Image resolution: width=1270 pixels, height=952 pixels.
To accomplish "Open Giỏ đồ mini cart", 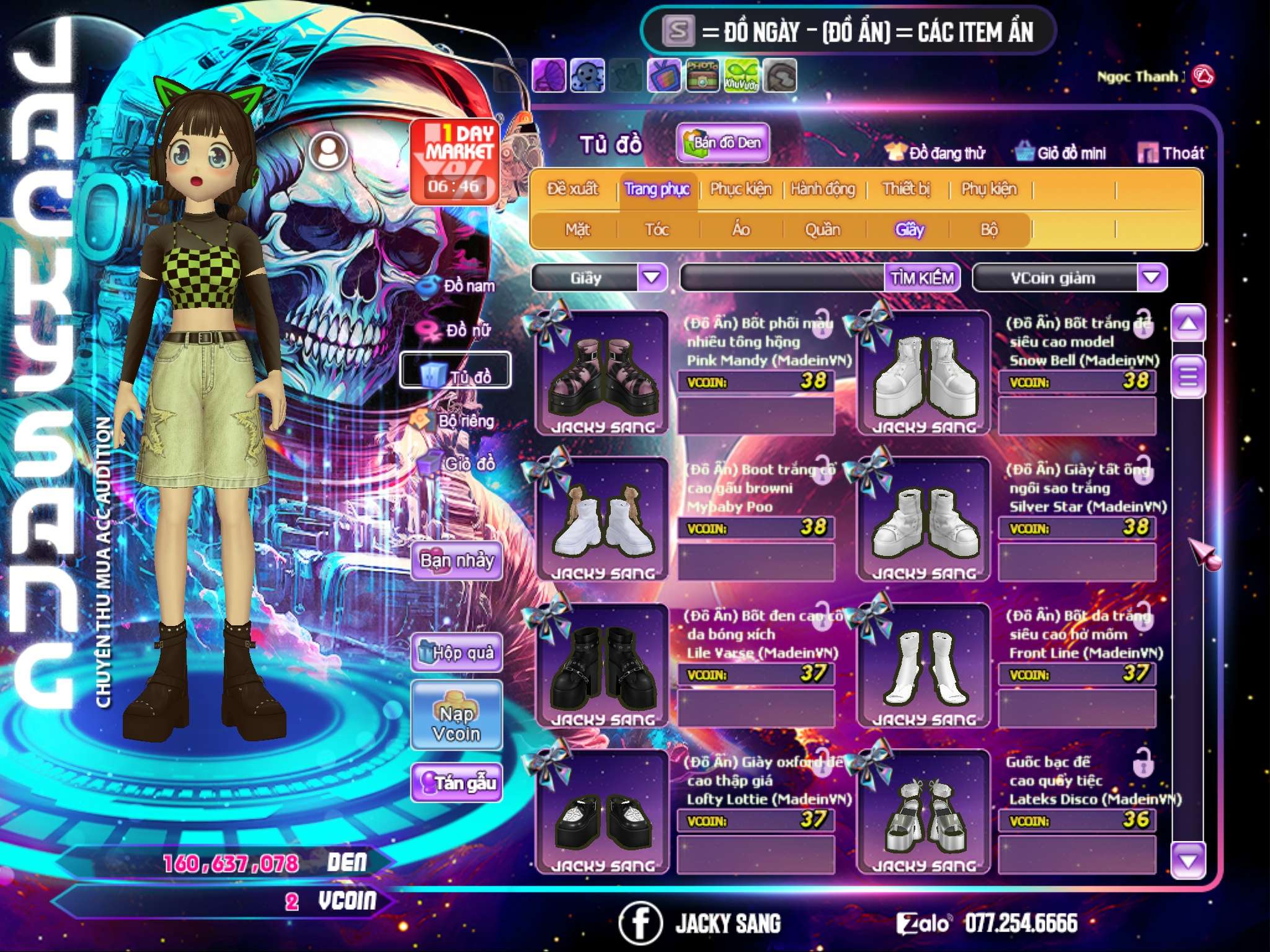I will [1061, 153].
